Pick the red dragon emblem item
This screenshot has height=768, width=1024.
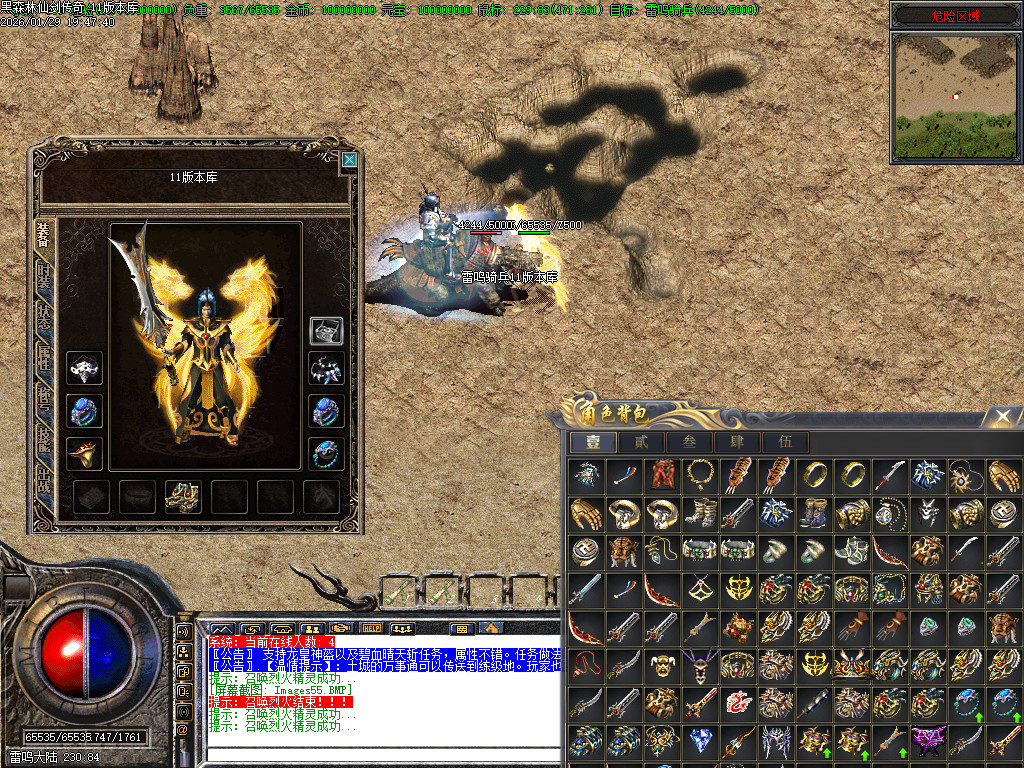pyautogui.click(x=736, y=703)
